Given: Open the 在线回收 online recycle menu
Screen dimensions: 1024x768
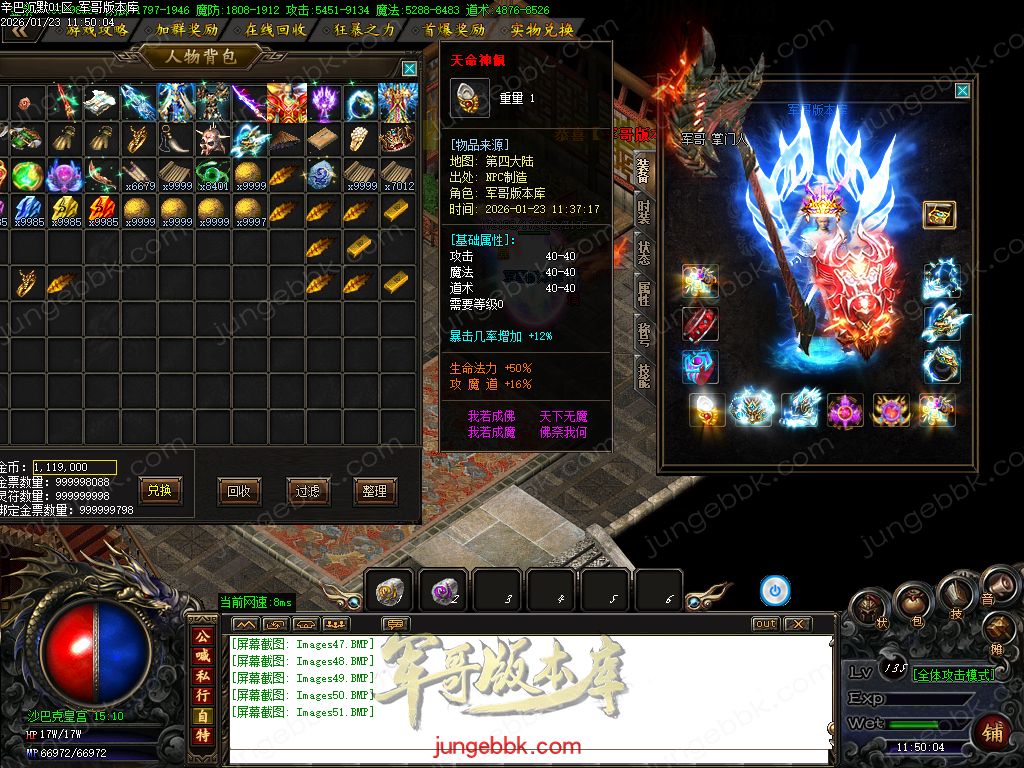Looking at the screenshot, I should (x=276, y=30).
